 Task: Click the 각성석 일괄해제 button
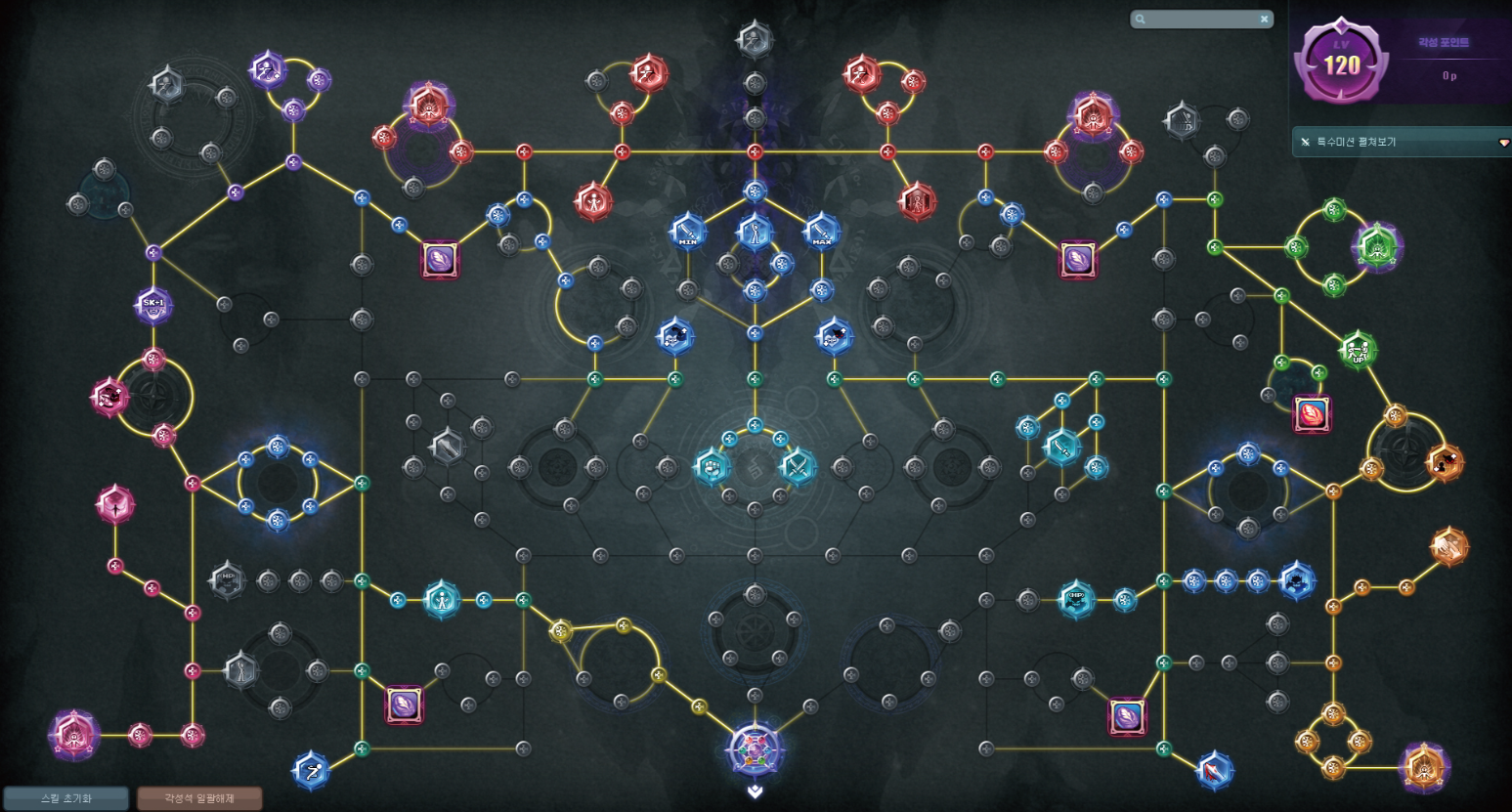[199, 798]
